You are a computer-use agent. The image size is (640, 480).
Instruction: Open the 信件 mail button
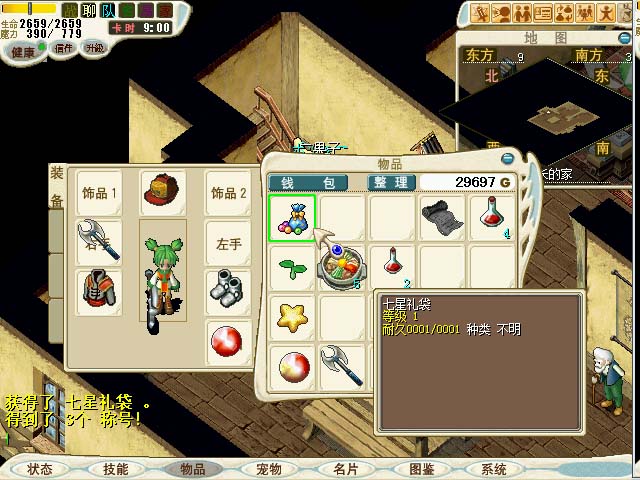click(x=63, y=49)
